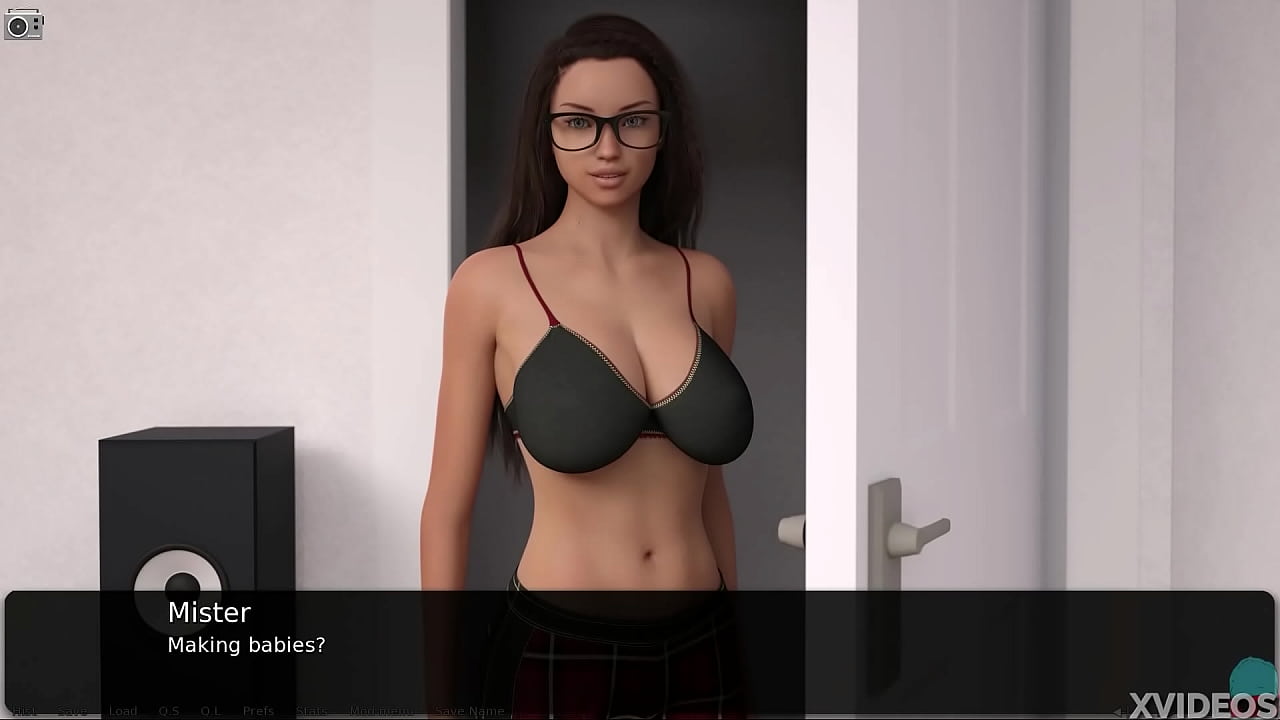The height and width of the screenshot is (720, 1280).
Task: Click Save Name to rename save
Action: 469,710
